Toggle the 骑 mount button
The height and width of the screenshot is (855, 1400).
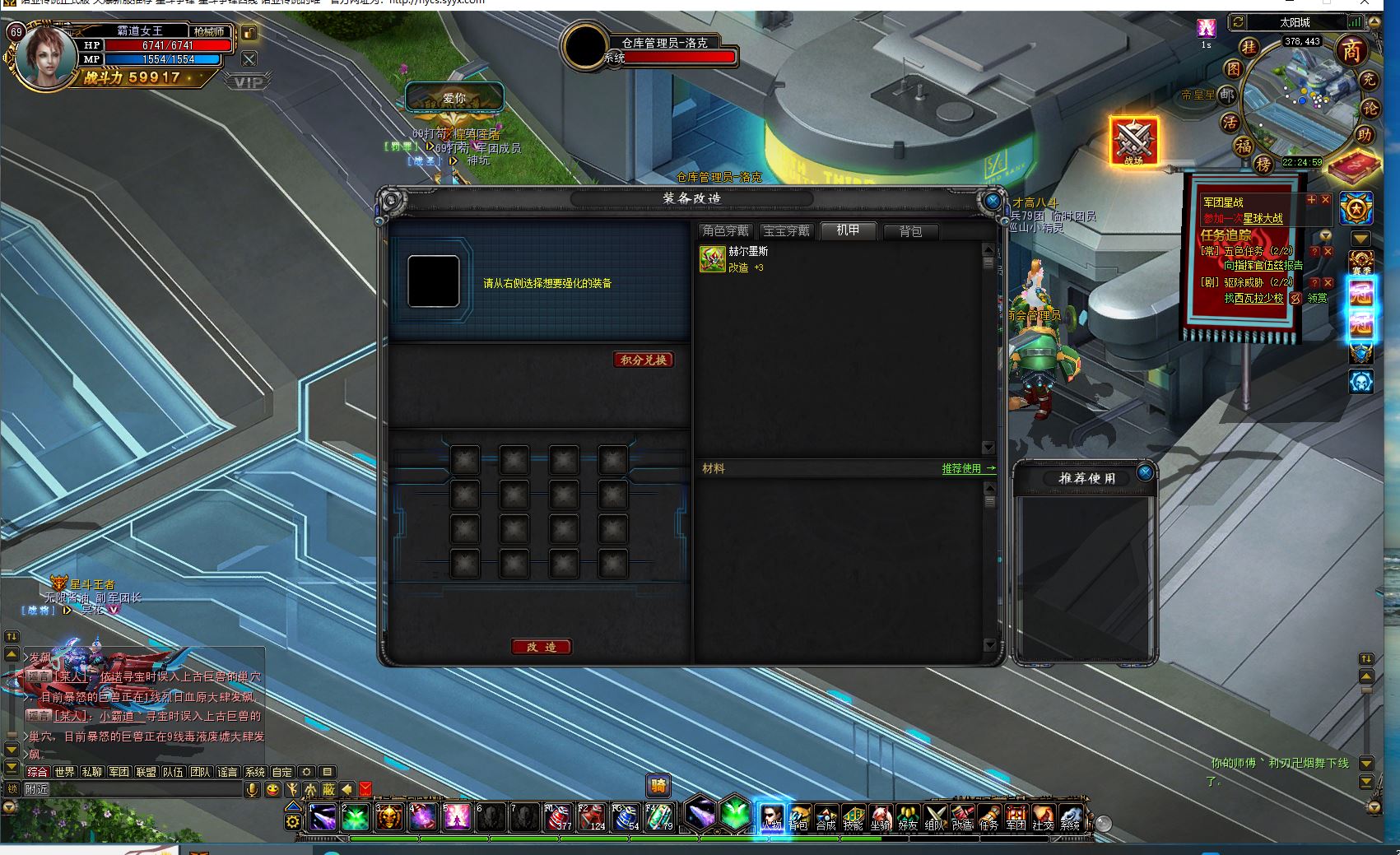click(x=658, y=786)
